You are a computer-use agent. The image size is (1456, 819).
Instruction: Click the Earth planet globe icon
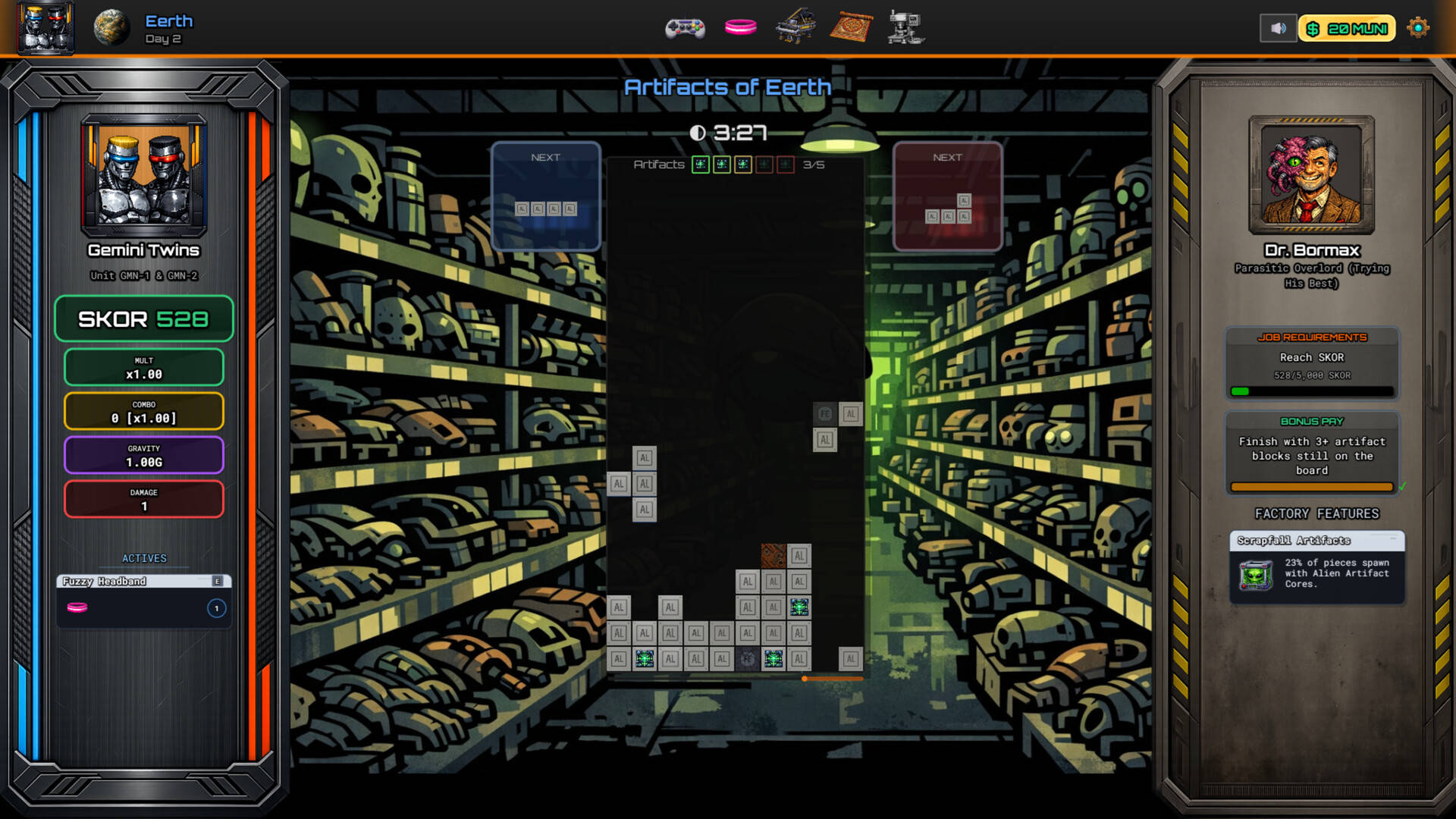point(111,28)
